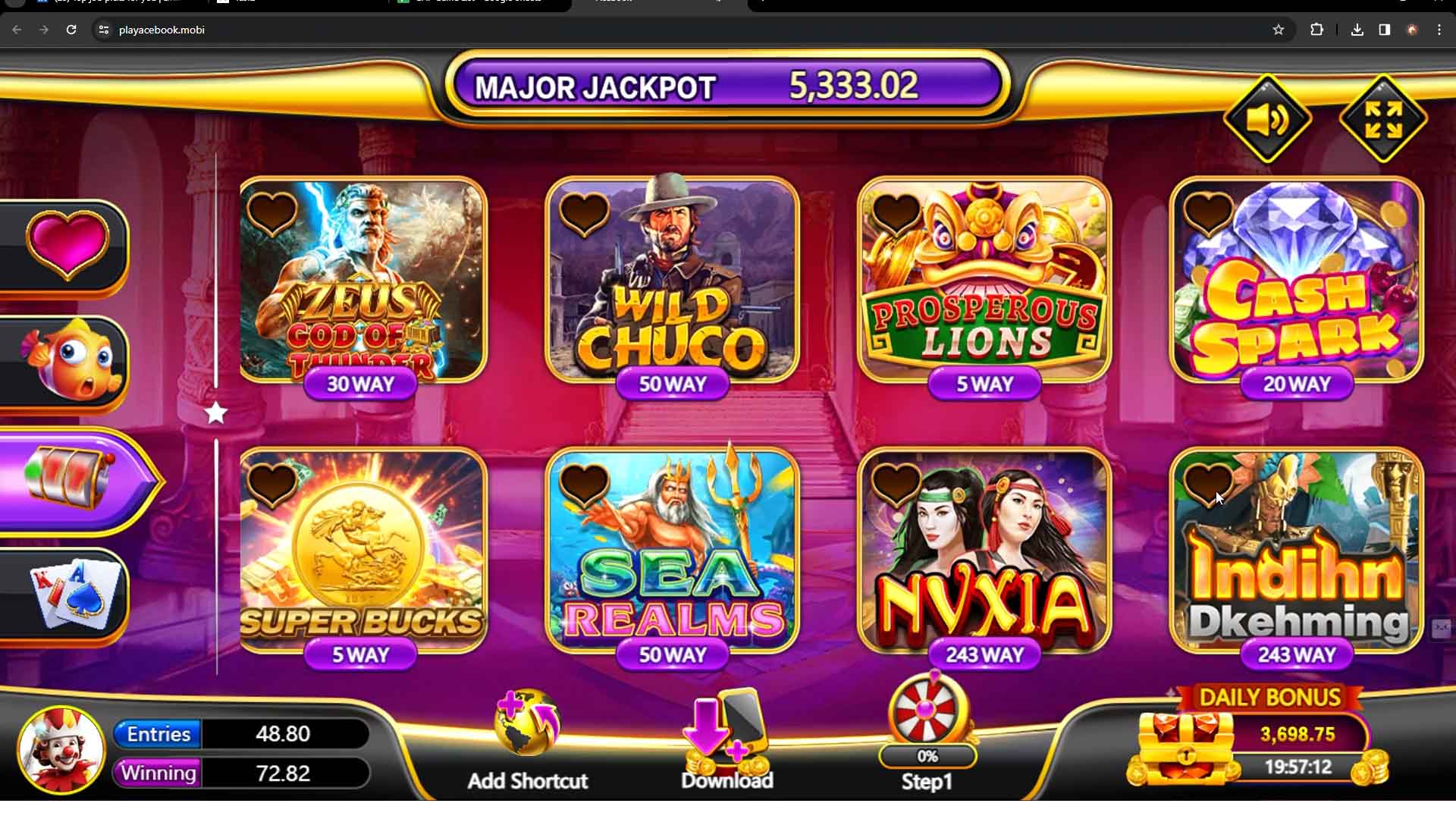Open Chrome's three-dot menu
The height and width of the screenshot is (819, 1456).
[1440, 30]
